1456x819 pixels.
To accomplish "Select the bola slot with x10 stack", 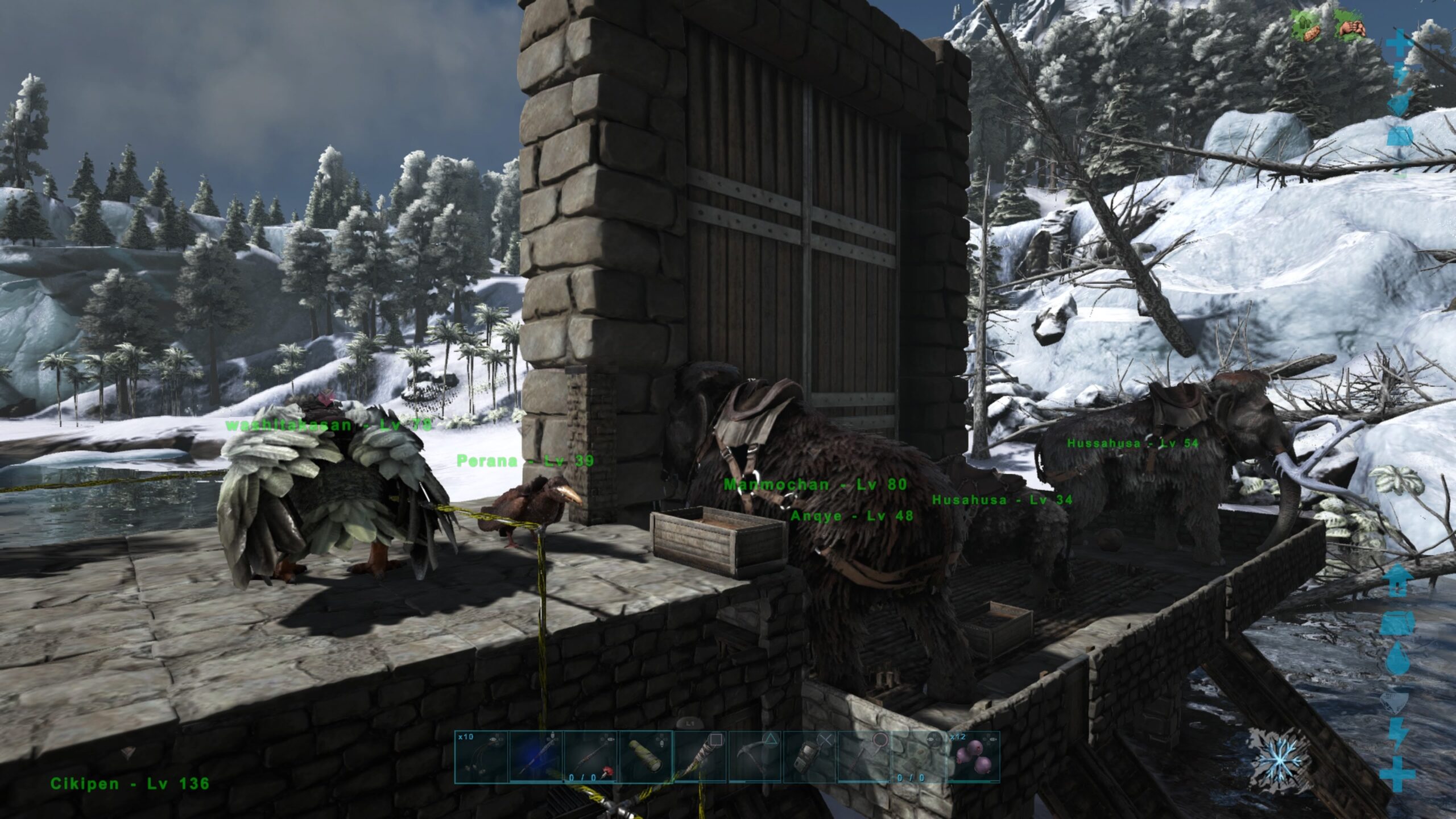I will click(481, 757).
